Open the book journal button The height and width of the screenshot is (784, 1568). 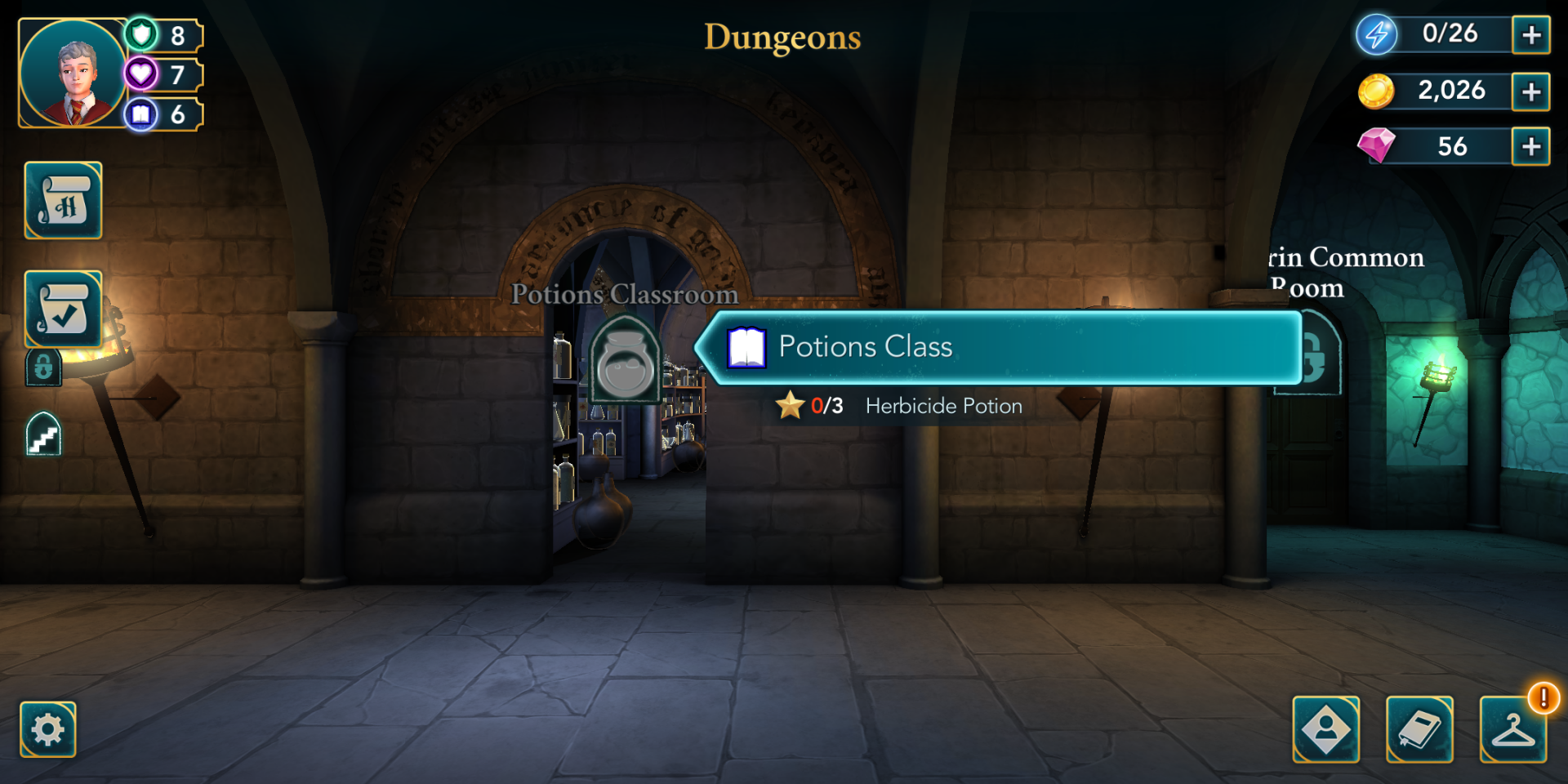click(x=1419, y=729)
